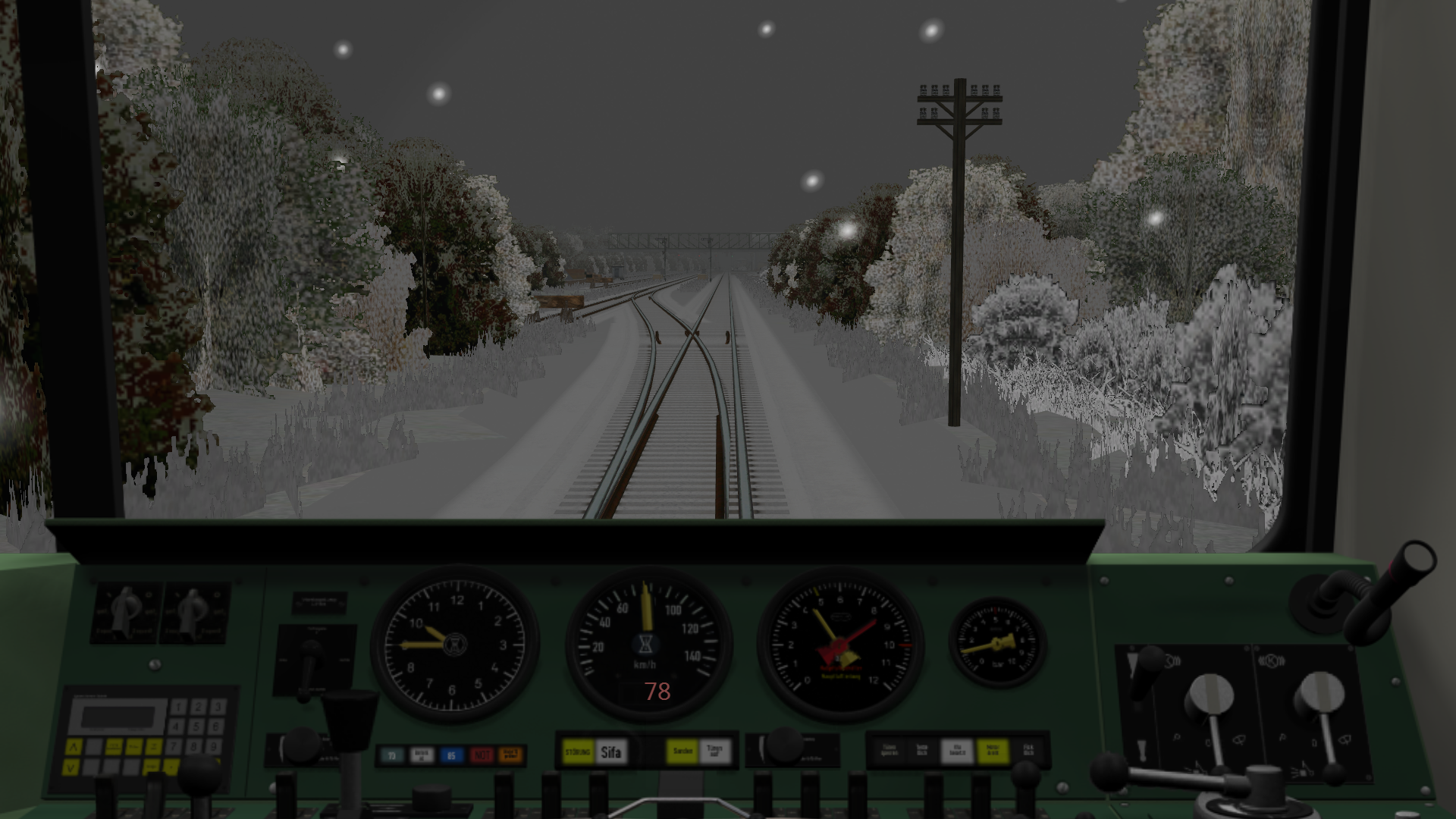Click the yellow up-arrow keypad key
This screenshot has height=819, width=1456.
[x=73, y=748]
